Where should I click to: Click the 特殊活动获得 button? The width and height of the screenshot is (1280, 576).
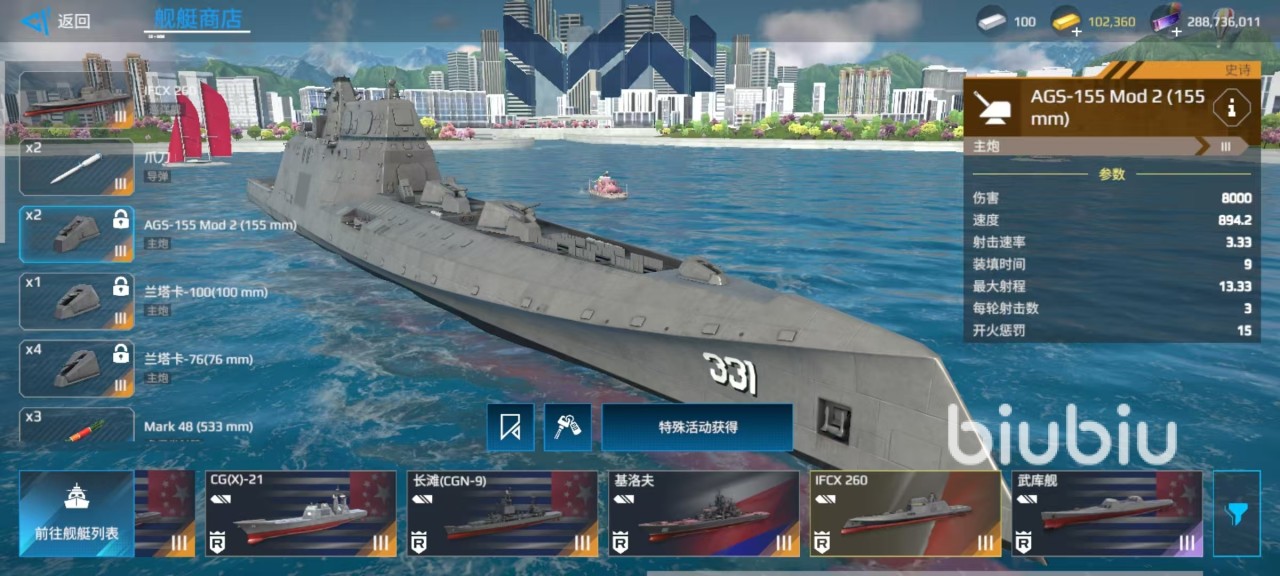point(697,427)
